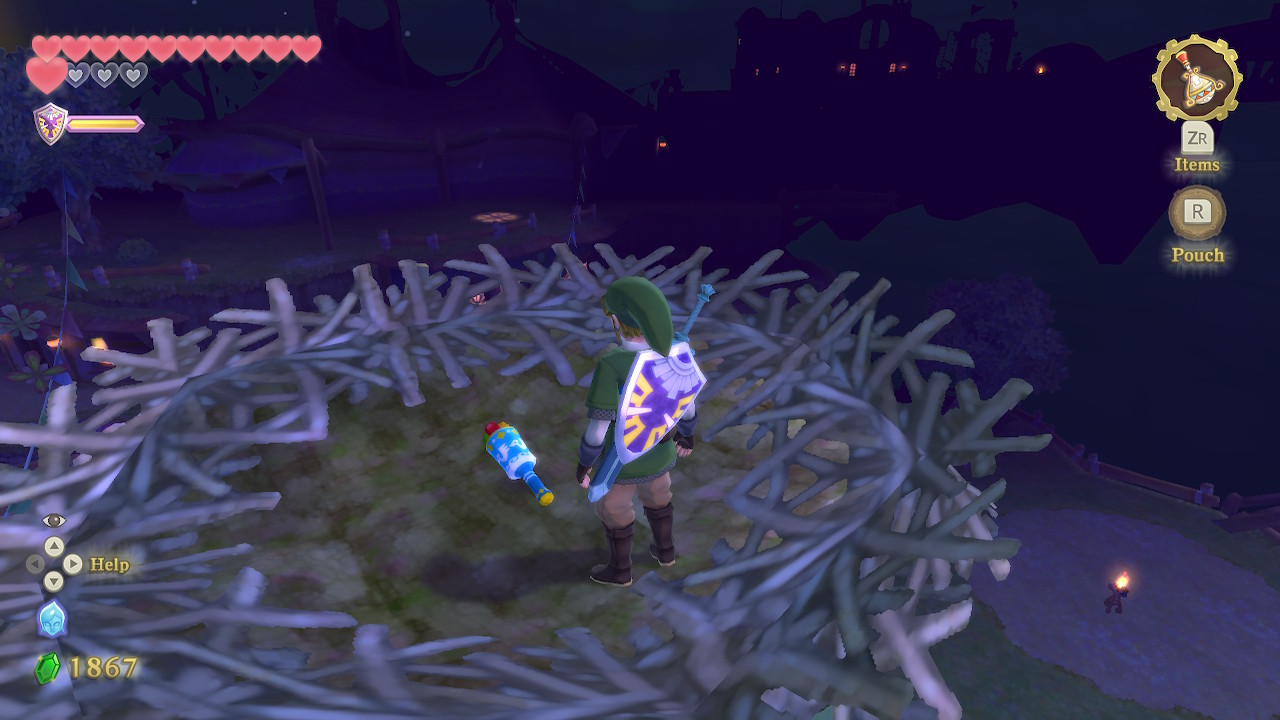Summon Fi with the blue spirit icon
The width and height of the screenshot is (1280, 720).
coord(52,618)
